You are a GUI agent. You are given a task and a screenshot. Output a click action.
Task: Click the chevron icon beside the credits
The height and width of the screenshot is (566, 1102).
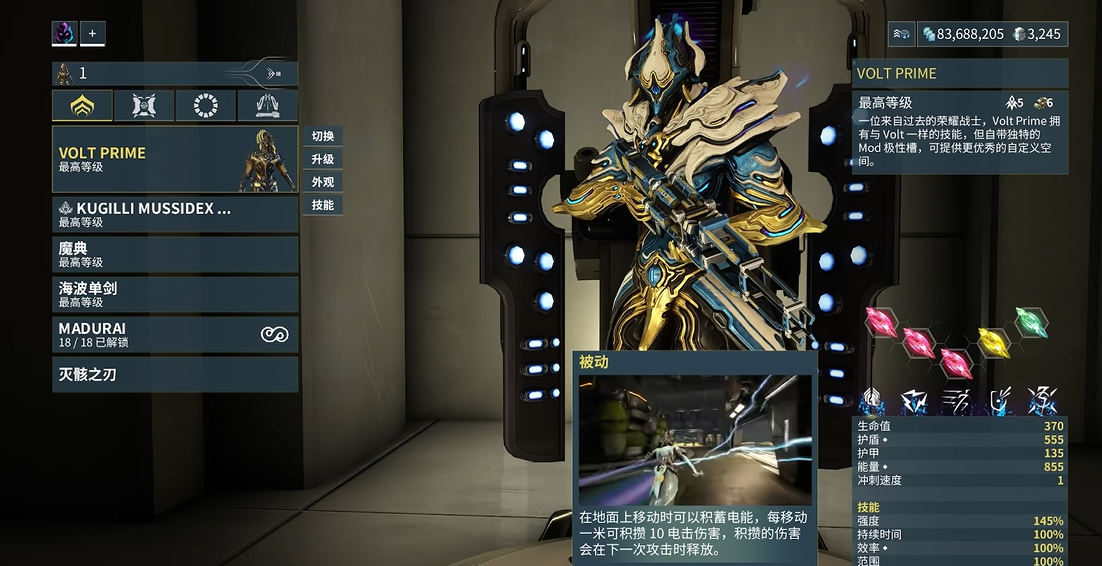coord(901,34)
